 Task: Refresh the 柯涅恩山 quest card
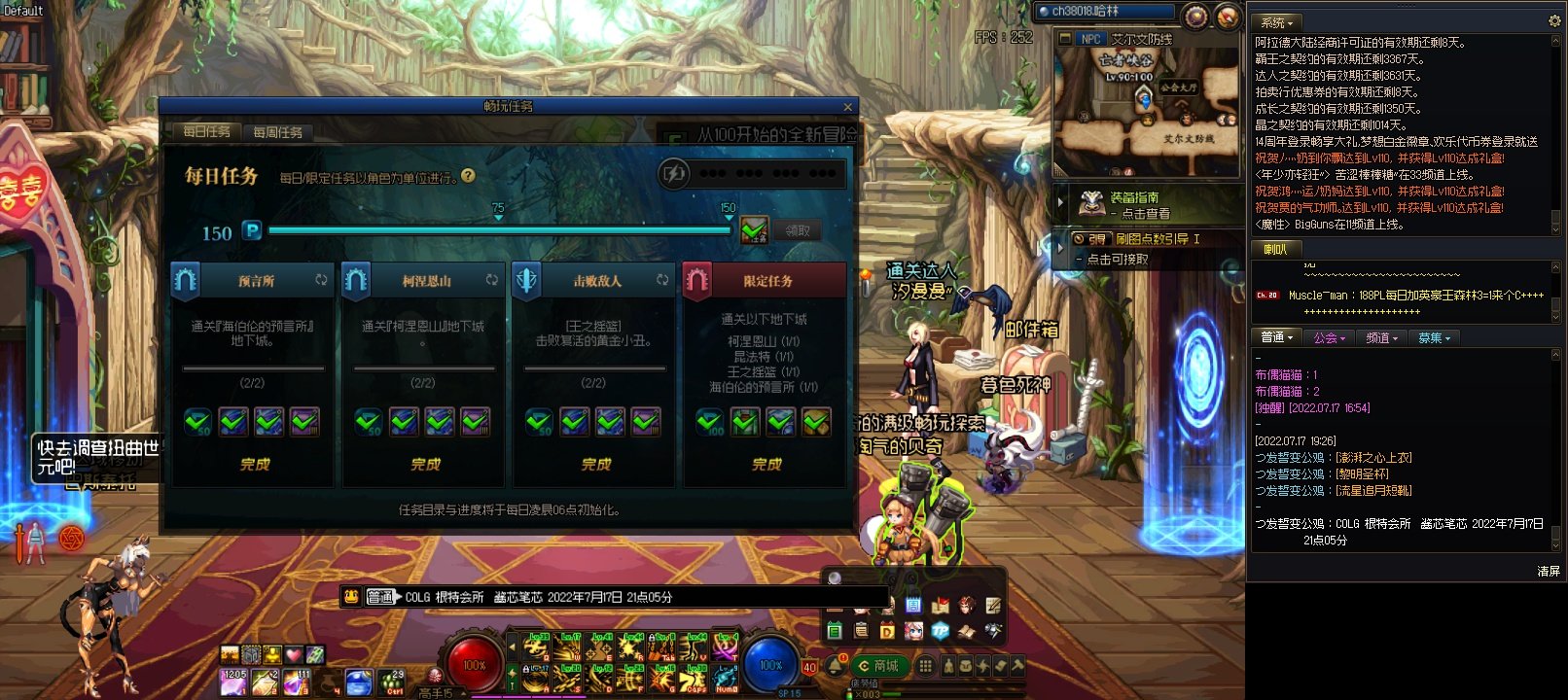(492, 280)
